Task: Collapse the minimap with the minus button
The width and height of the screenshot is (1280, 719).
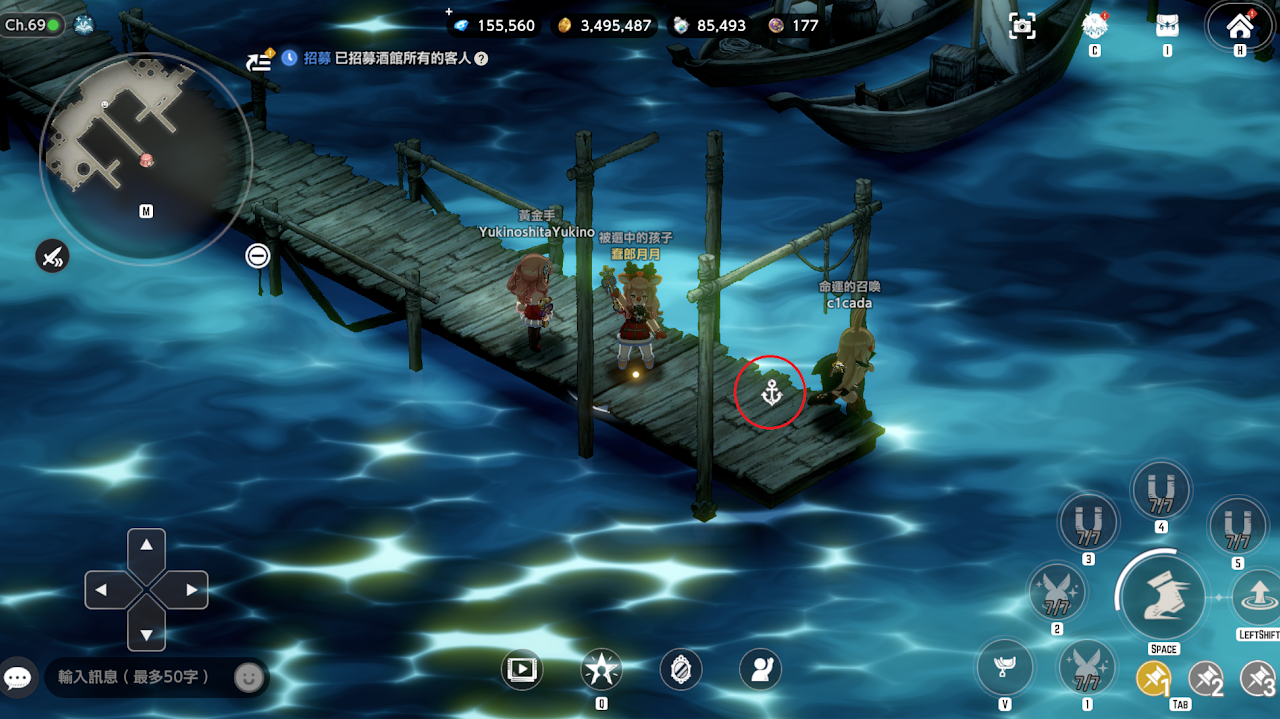Action: click(258, 256)
